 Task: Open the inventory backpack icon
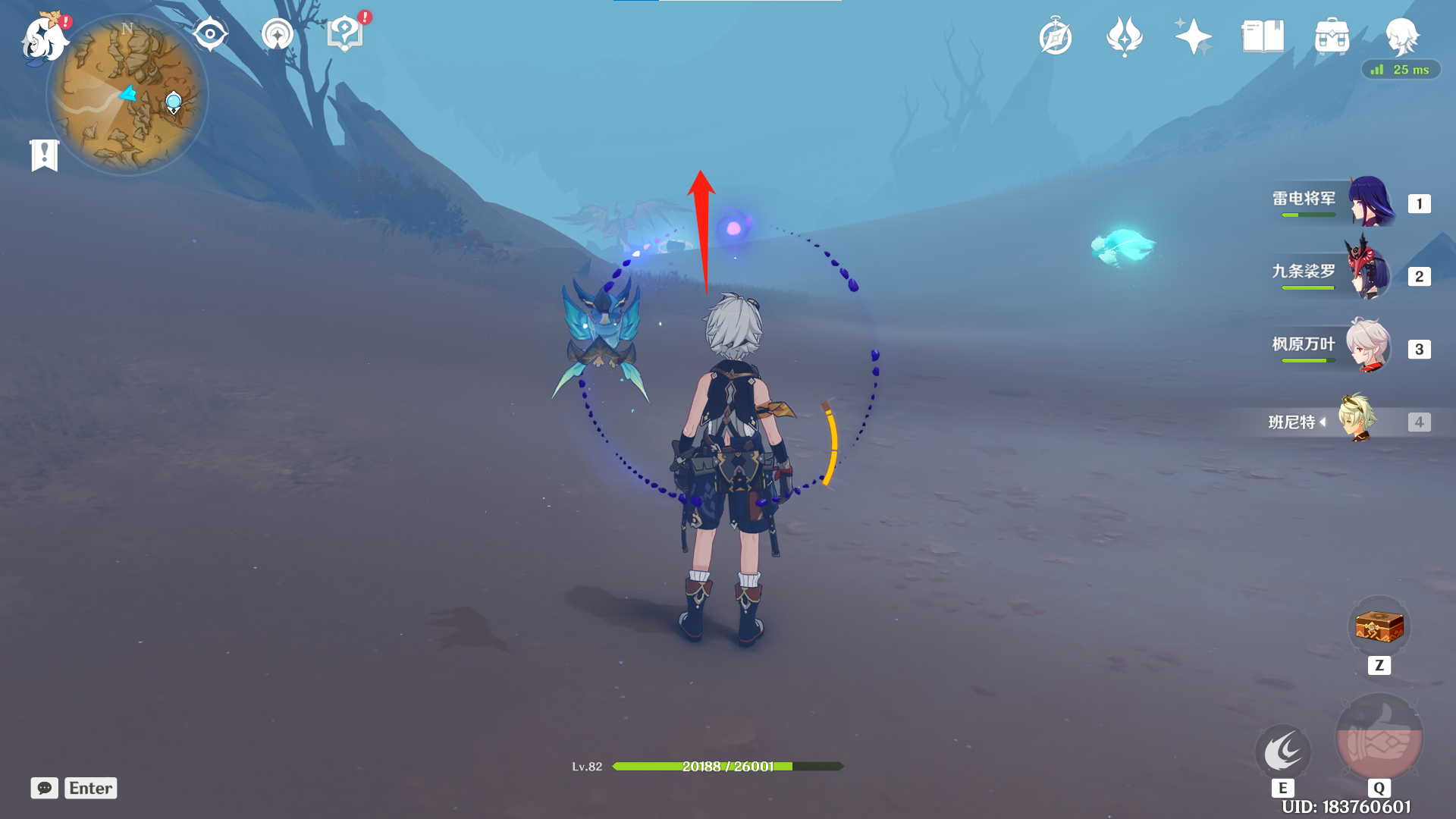[1332, 36]
